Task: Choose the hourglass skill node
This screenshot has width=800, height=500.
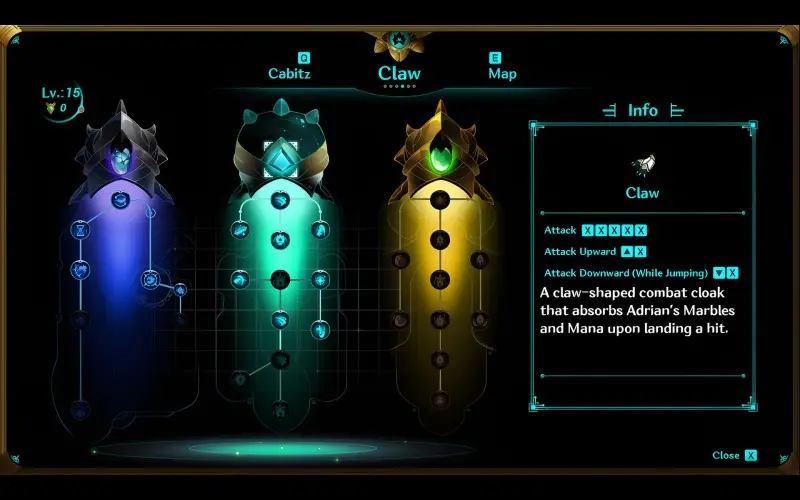Action: (80, 230)
